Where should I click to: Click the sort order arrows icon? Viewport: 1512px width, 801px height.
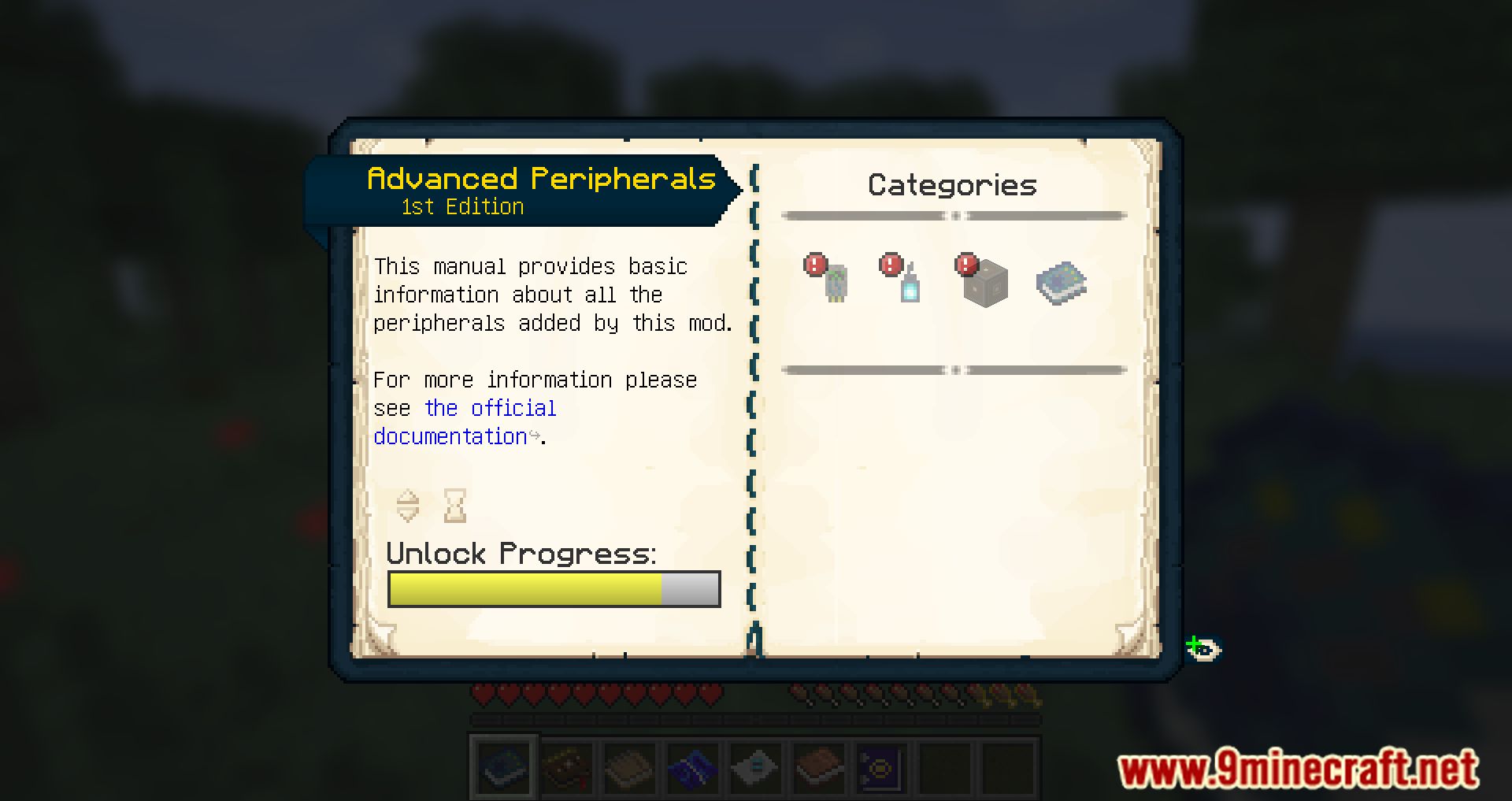coord(408,505)
